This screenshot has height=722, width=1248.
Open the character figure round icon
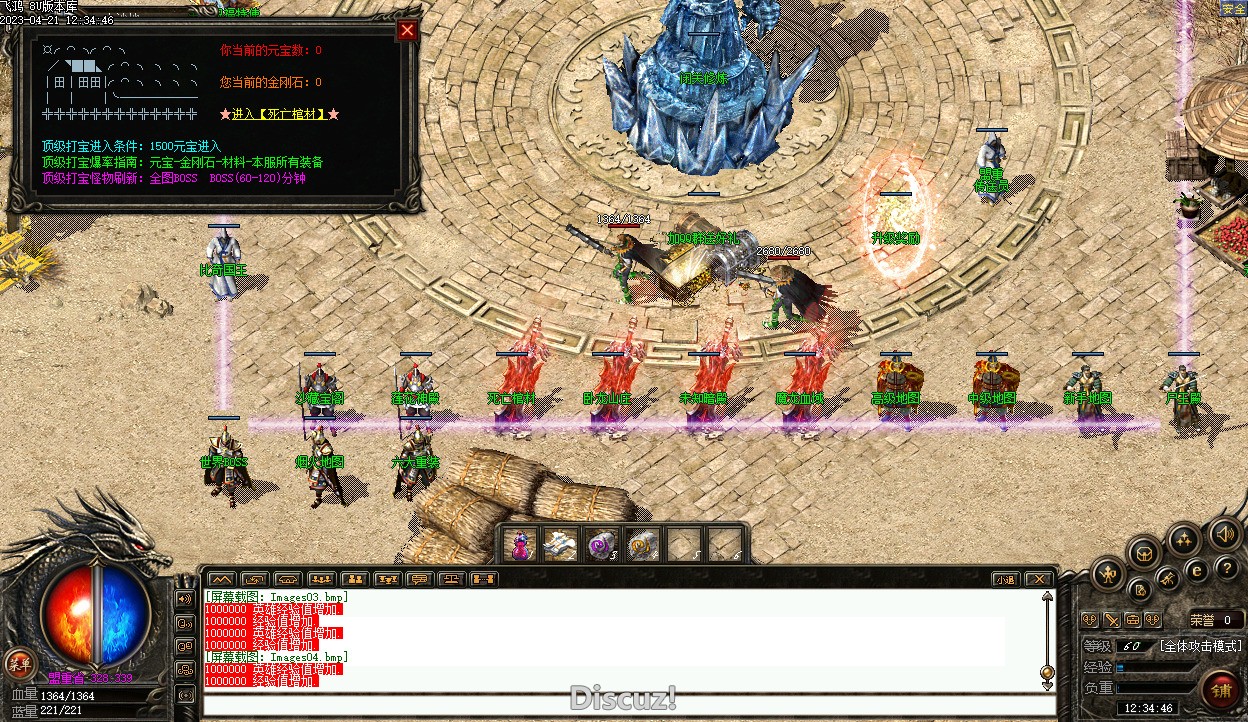tap(1109, 574)
